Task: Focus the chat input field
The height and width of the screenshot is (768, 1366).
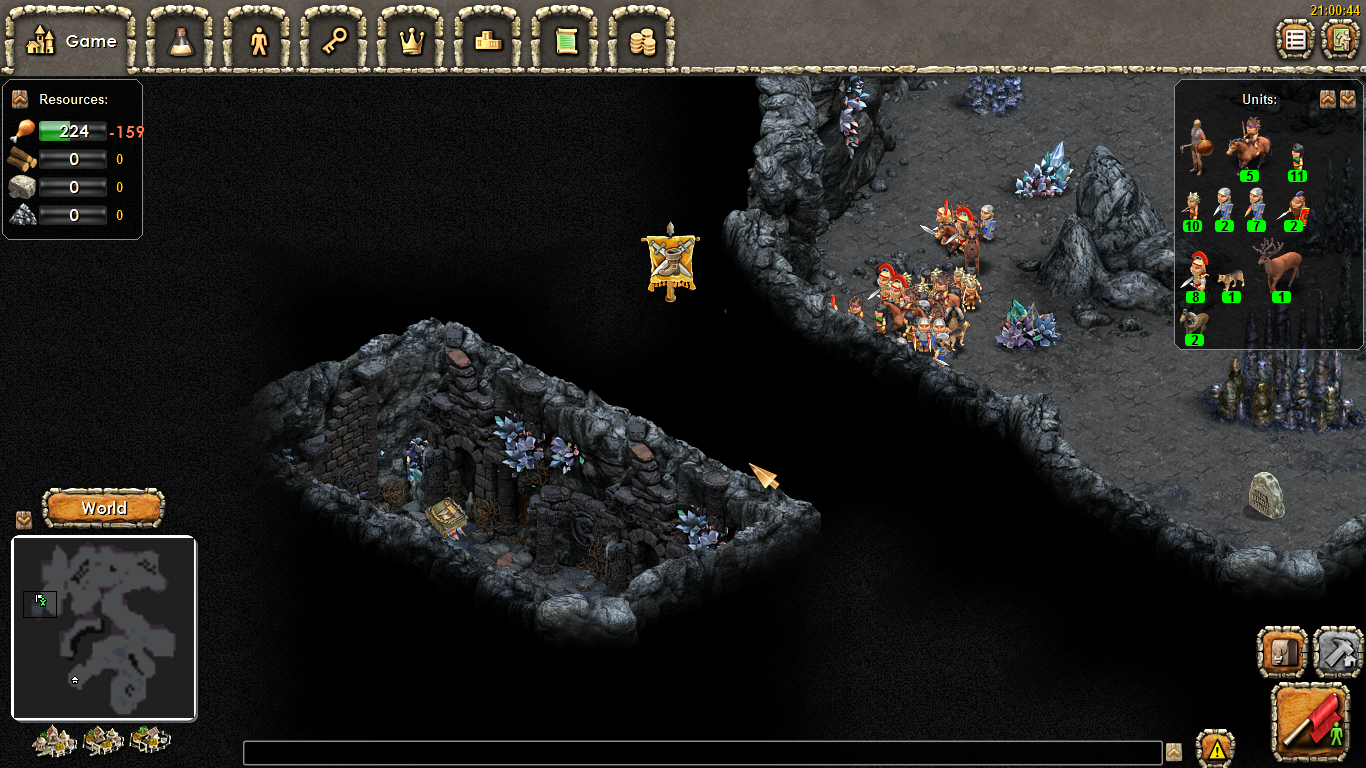Action: [x=702, y=752]
